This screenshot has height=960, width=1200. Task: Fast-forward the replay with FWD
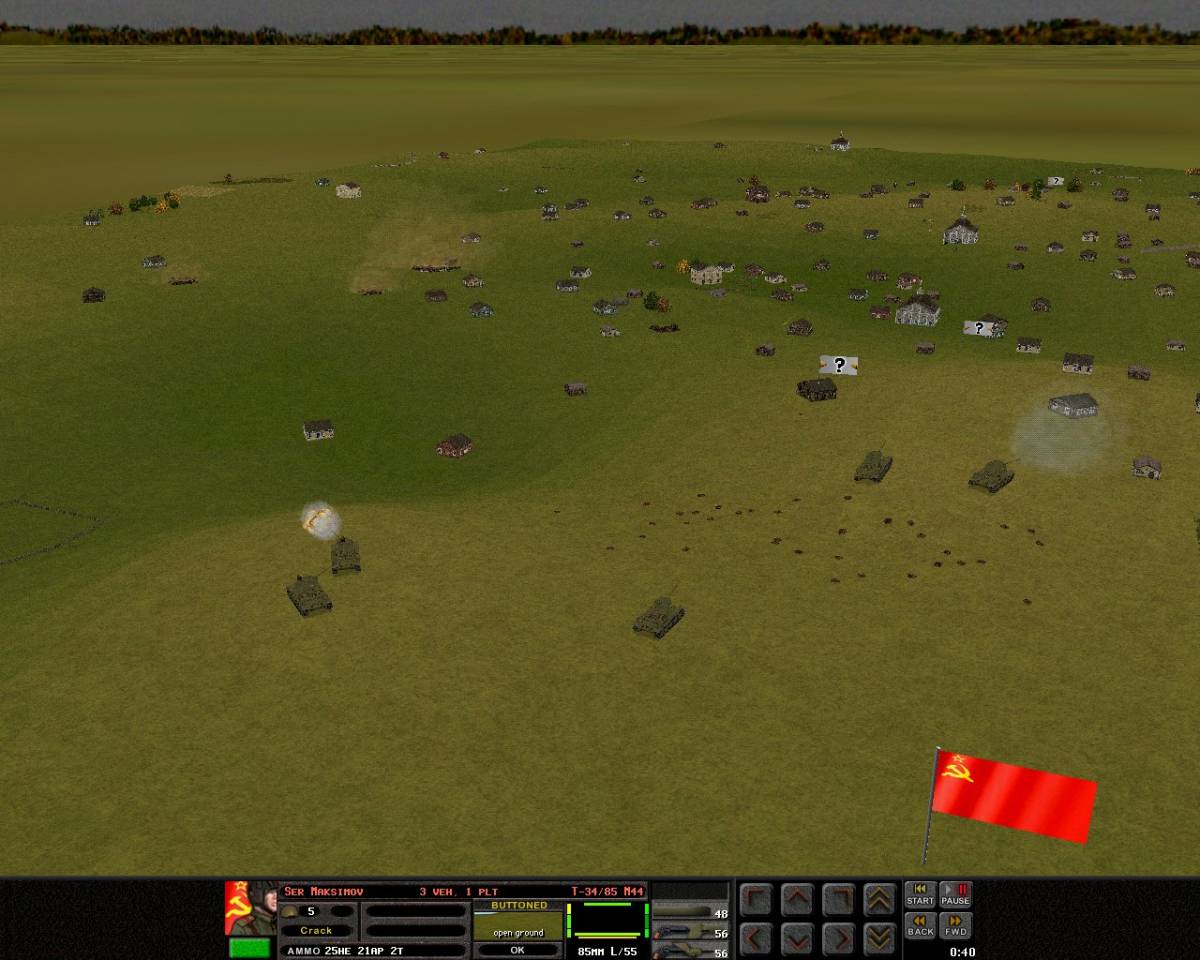click(955, 925)
